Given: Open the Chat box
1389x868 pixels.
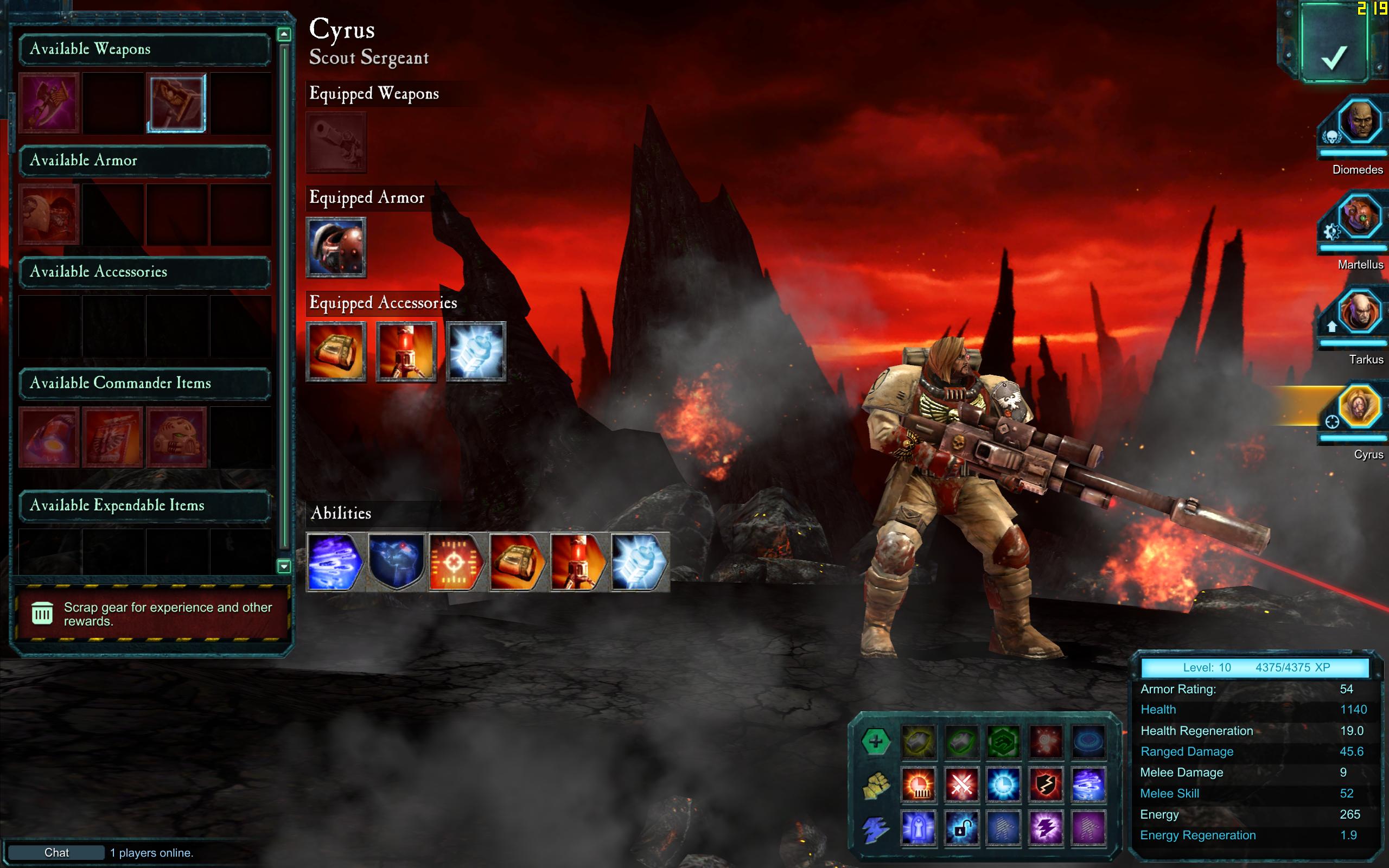Looking at the screenshot, I should point(56,852).
